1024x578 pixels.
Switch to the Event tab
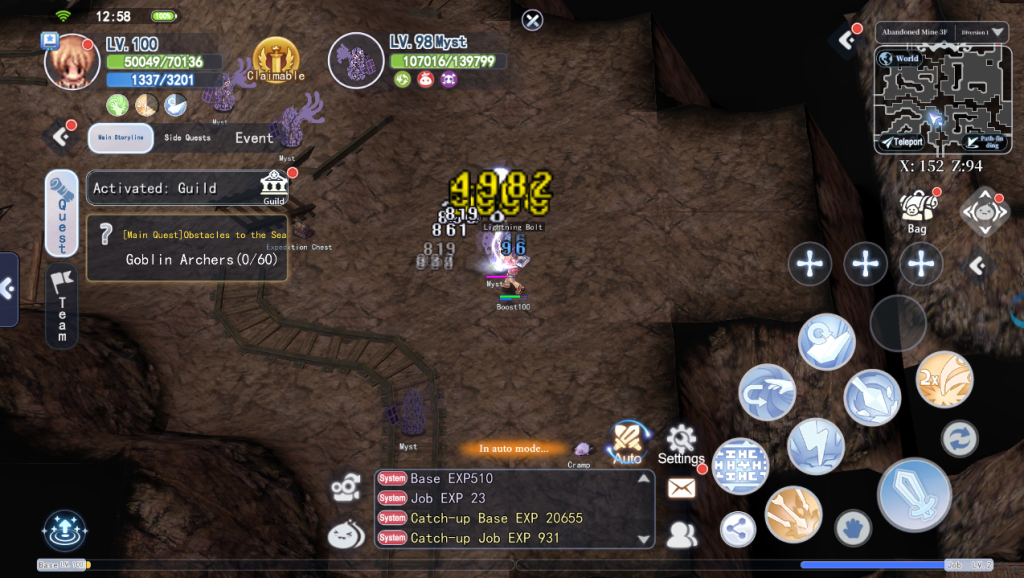pyautogui.click(x=254, y=138)
